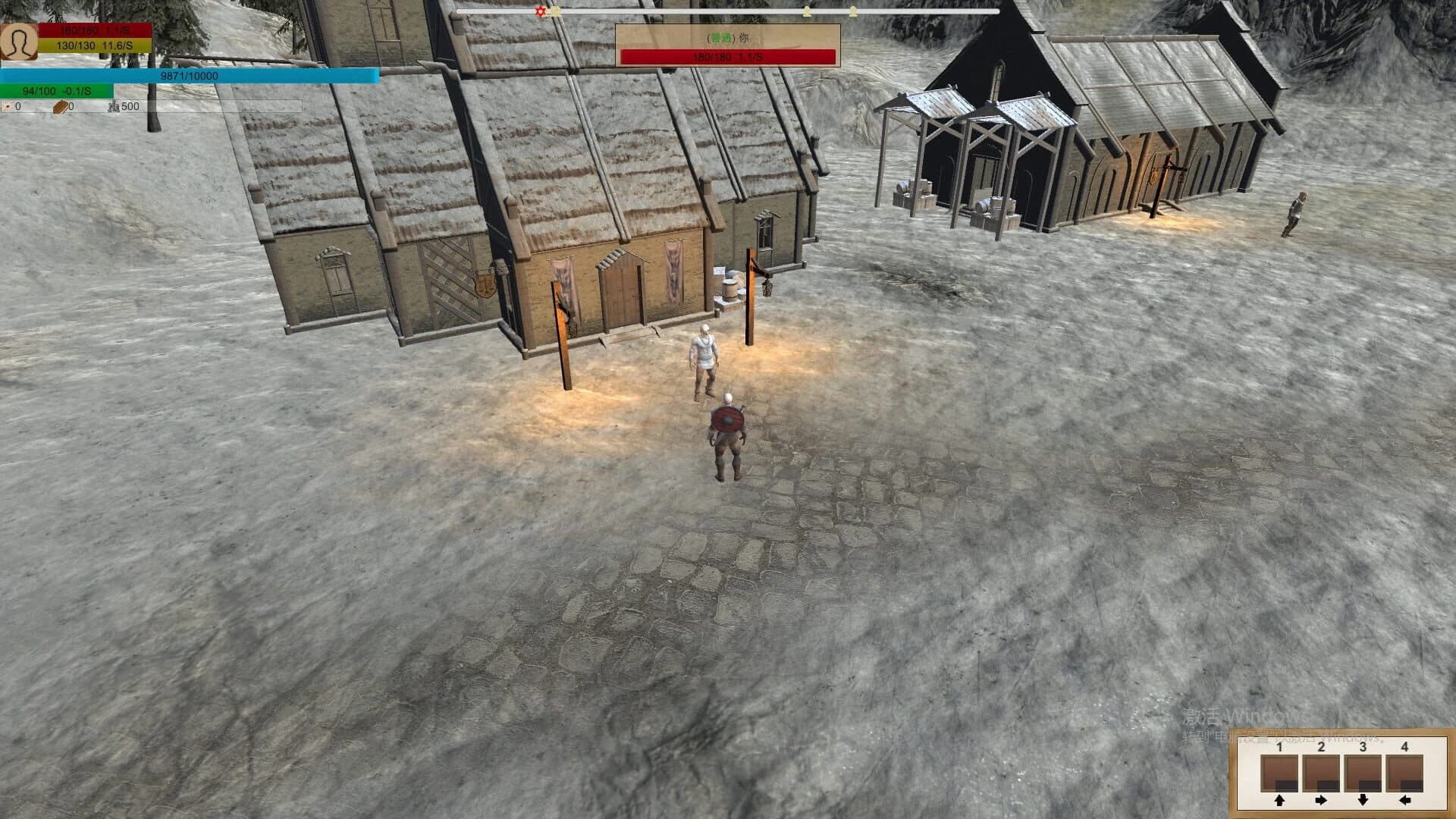The image size is (1456, 819).
Task: Select hotbar slot 3
Action: (x=1363, y=773)
